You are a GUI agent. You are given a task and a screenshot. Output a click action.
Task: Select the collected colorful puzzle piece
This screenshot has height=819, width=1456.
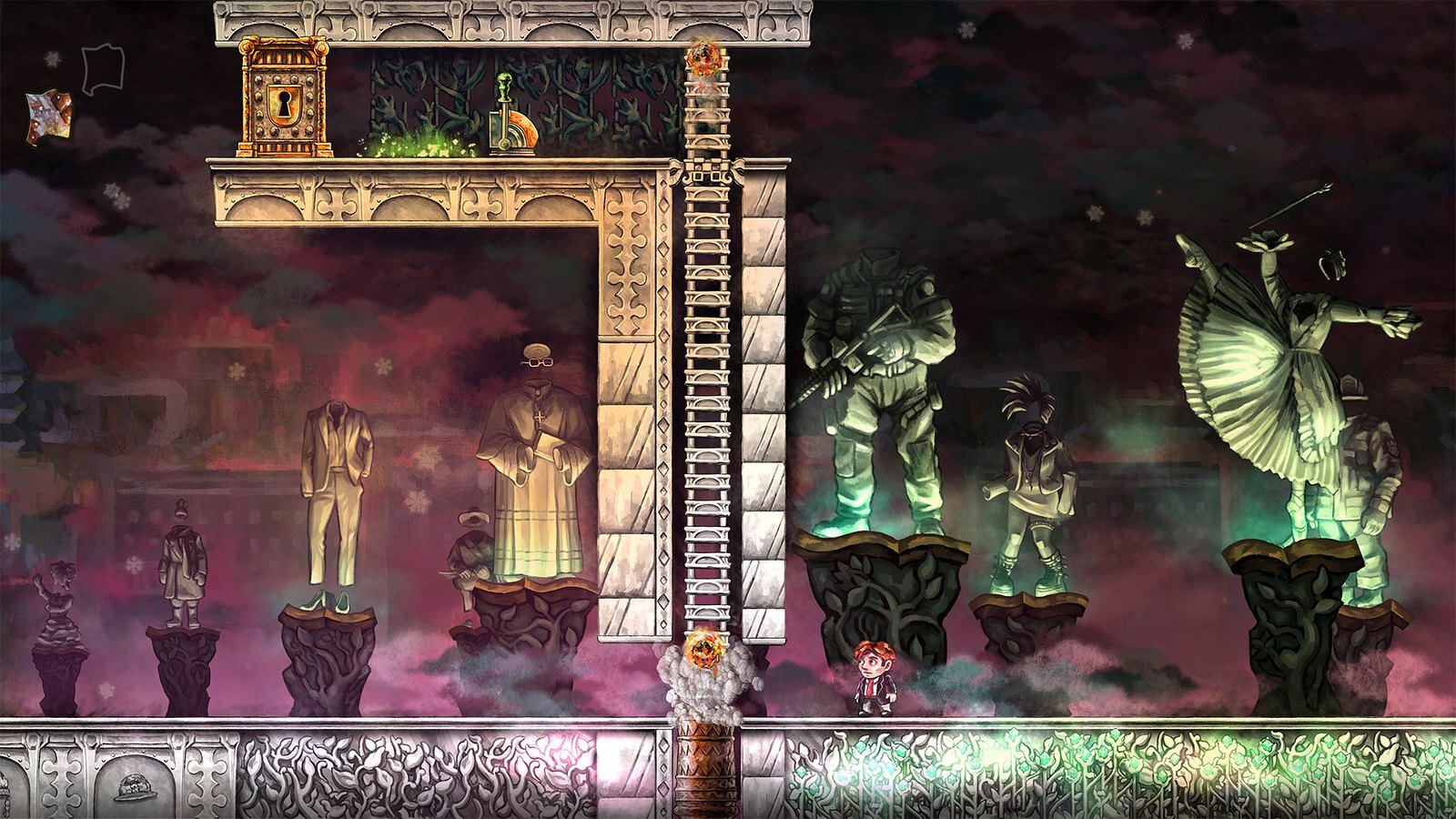(x=49, y=117)
